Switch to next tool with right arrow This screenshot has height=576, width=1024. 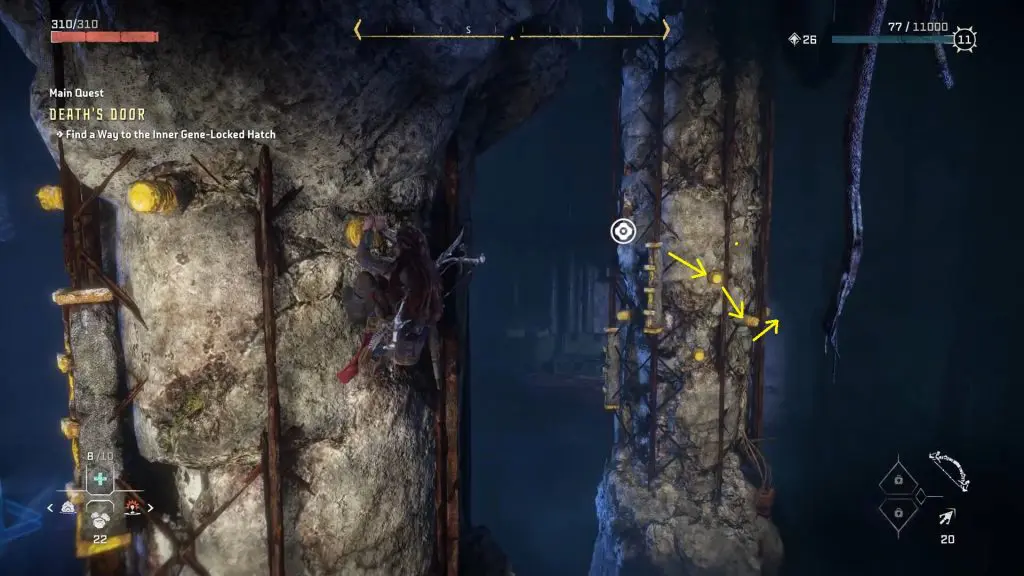pyautogui.click(x=150, y=508)
